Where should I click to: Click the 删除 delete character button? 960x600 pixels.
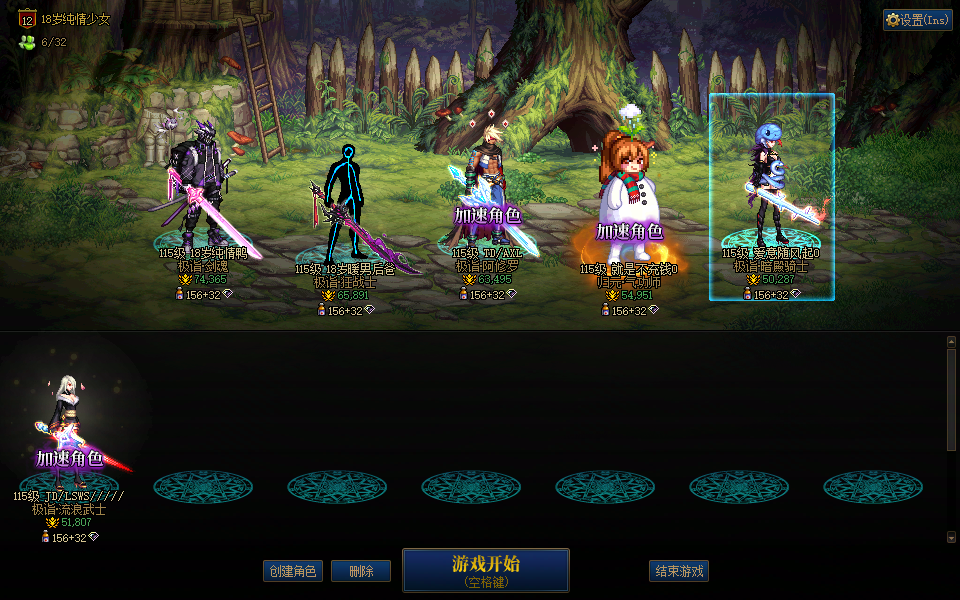point(361,571)
